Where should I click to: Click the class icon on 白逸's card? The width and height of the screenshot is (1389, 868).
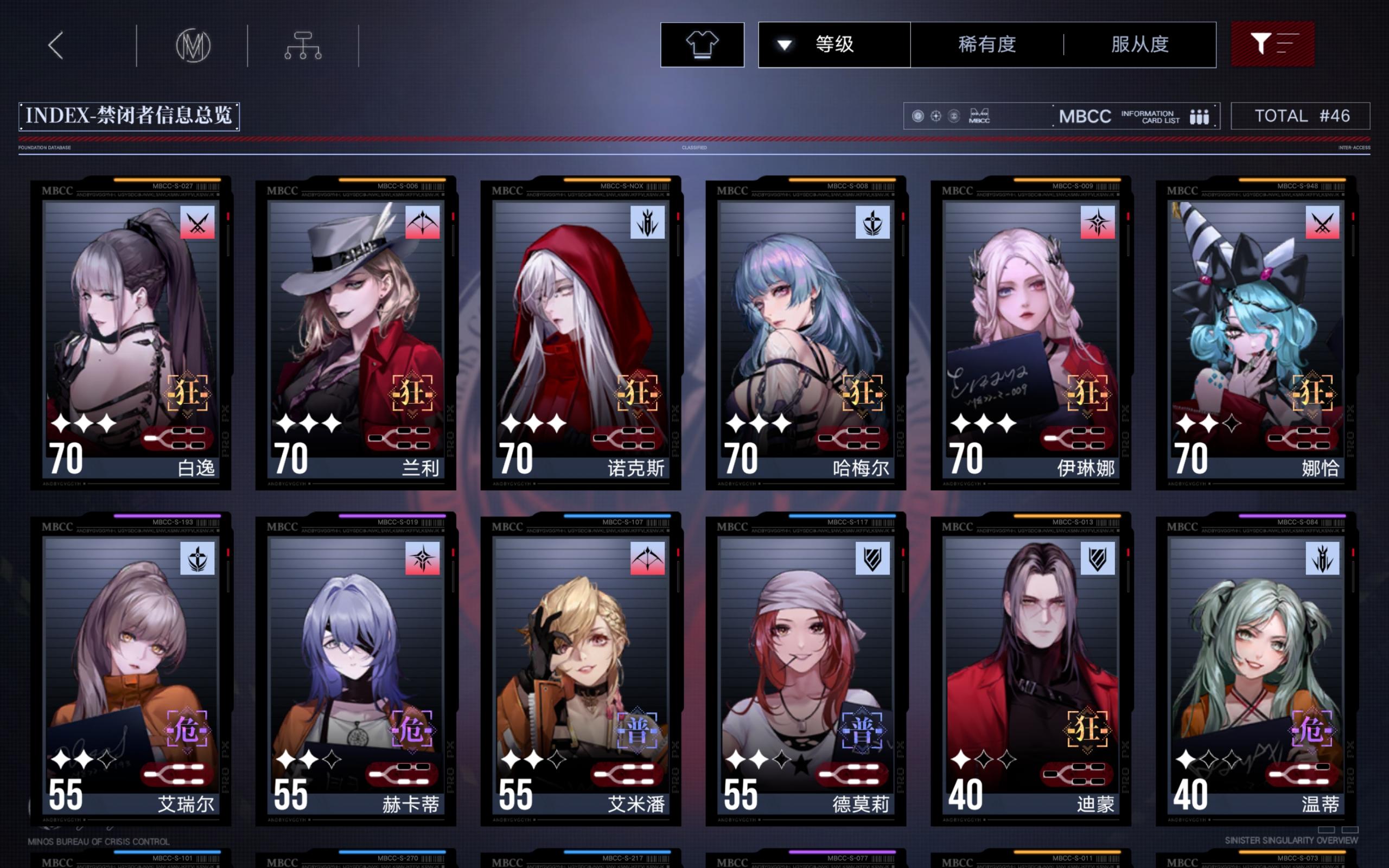coord(198,224)
